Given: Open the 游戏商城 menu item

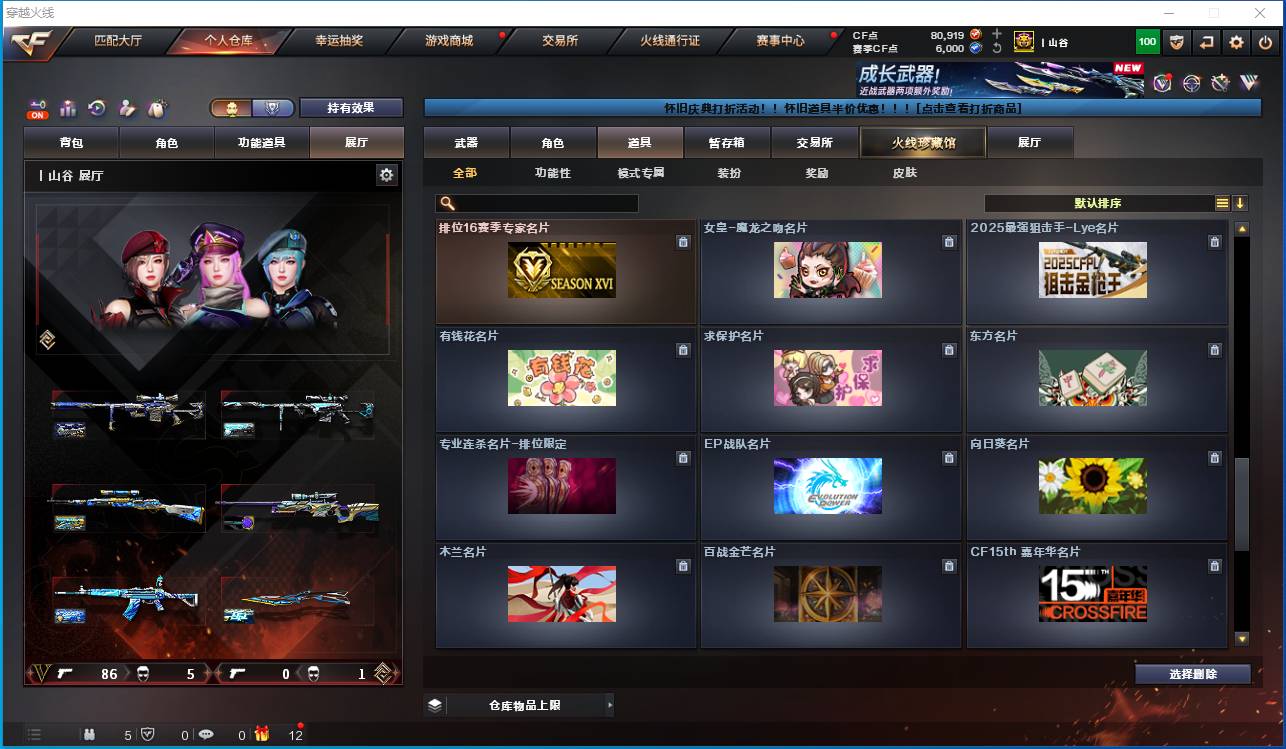Looking at the screenshot, I should tap(449, 42).
